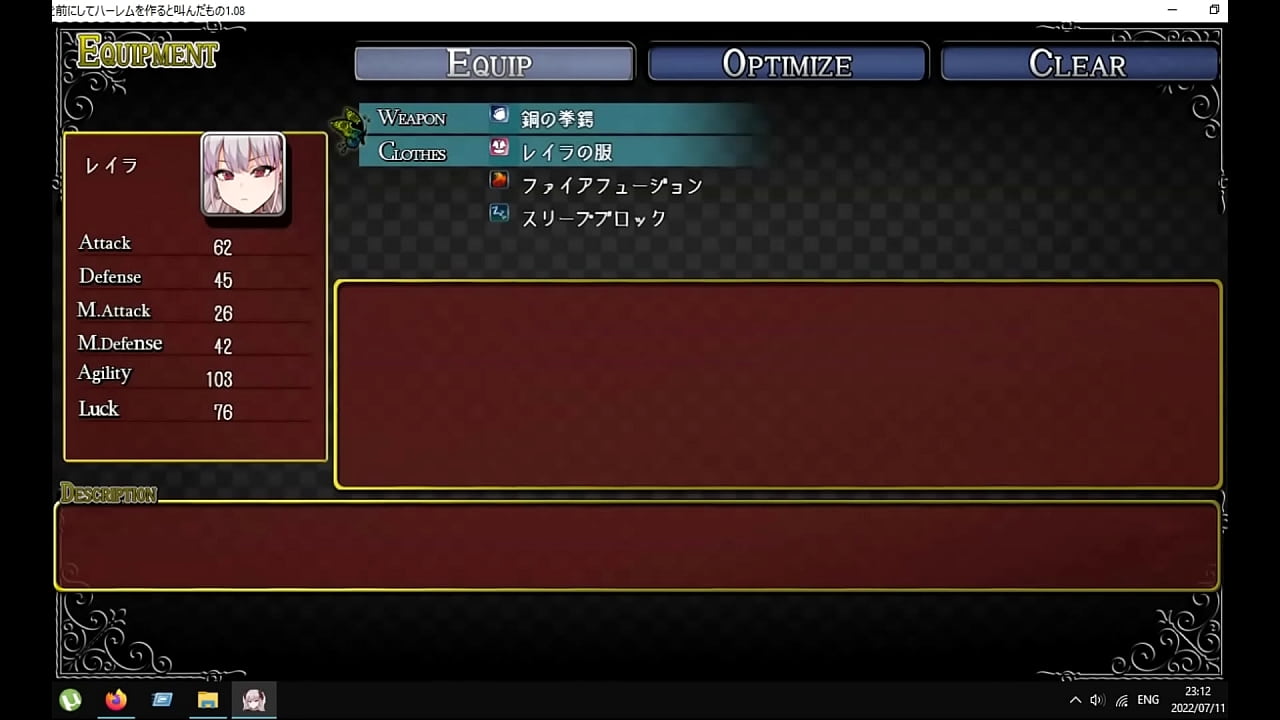Screen dimensions: 1280x720
Task: Open the Optimize tab
Action: 787,62
